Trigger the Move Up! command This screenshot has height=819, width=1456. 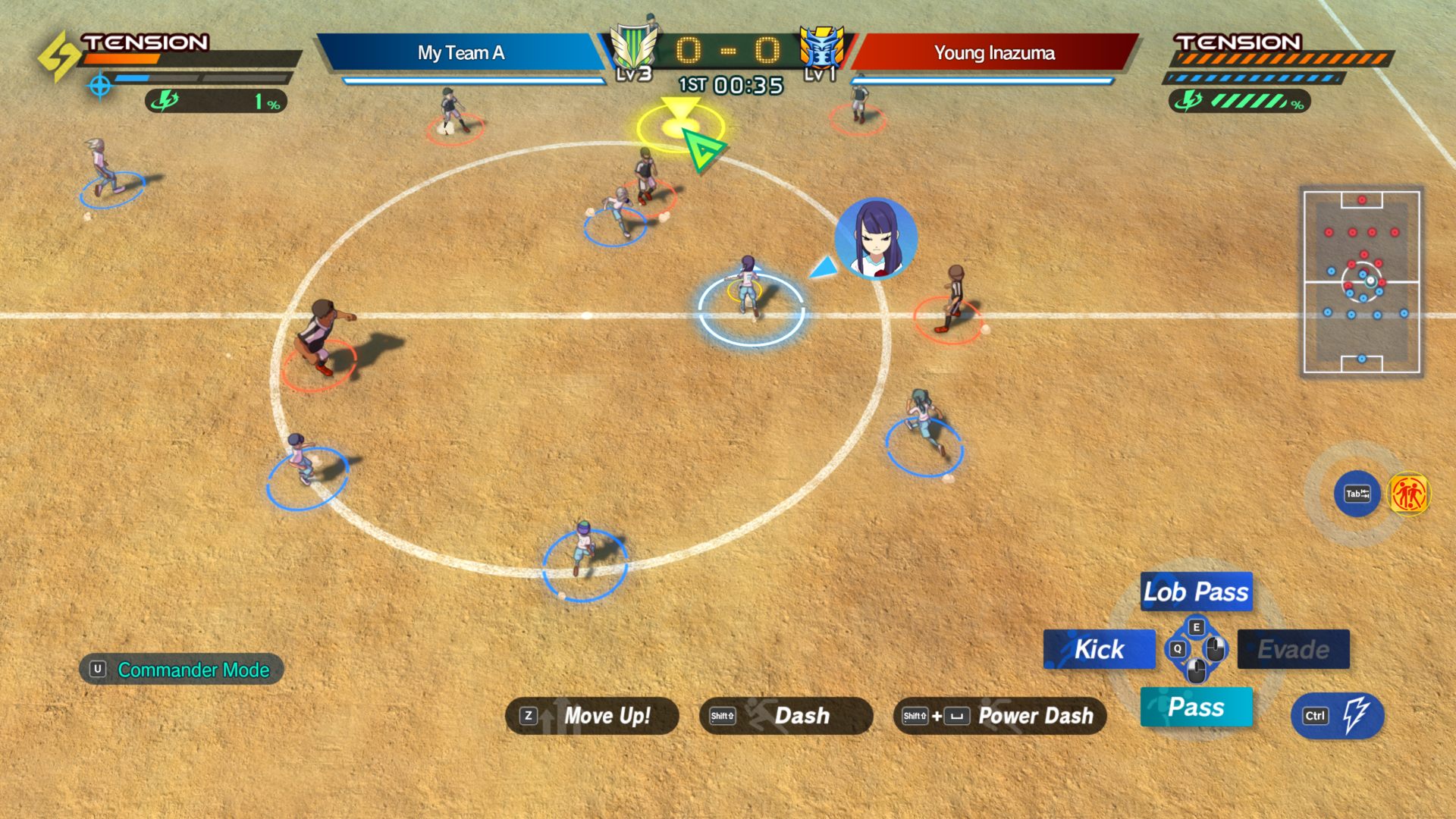591,716
